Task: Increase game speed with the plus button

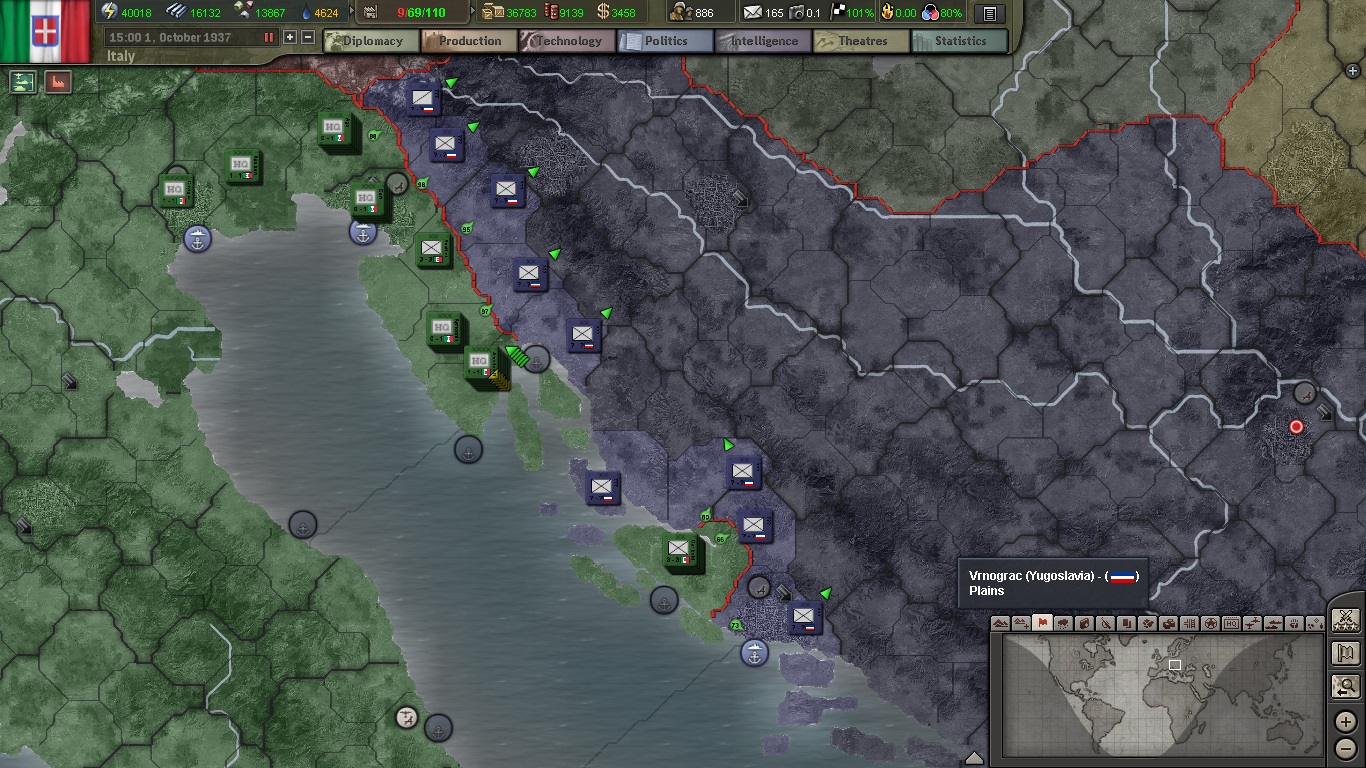Action: pyautogui.click(x=289, y=37)
